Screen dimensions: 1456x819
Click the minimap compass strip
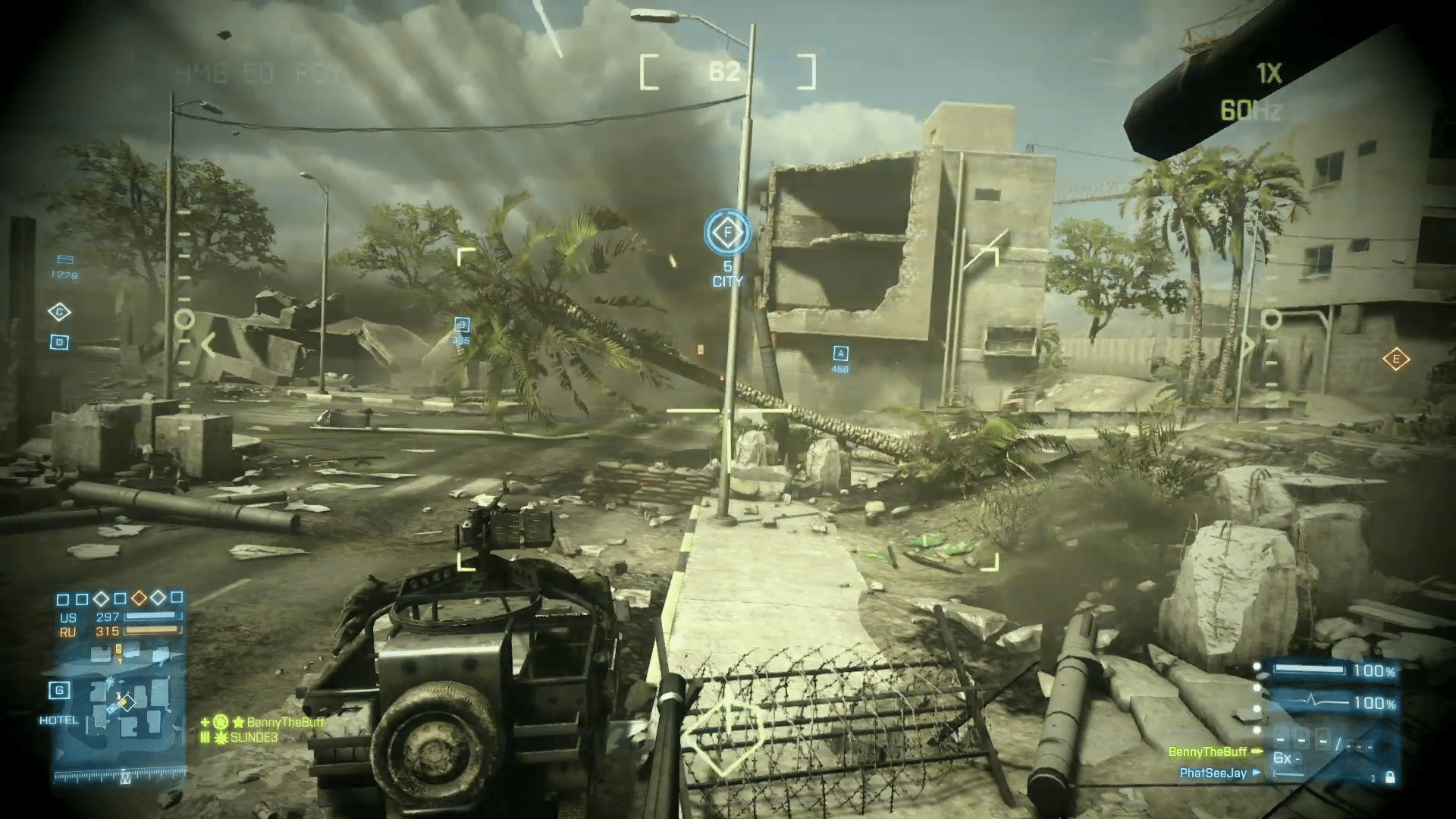click(x=120, y=777)
